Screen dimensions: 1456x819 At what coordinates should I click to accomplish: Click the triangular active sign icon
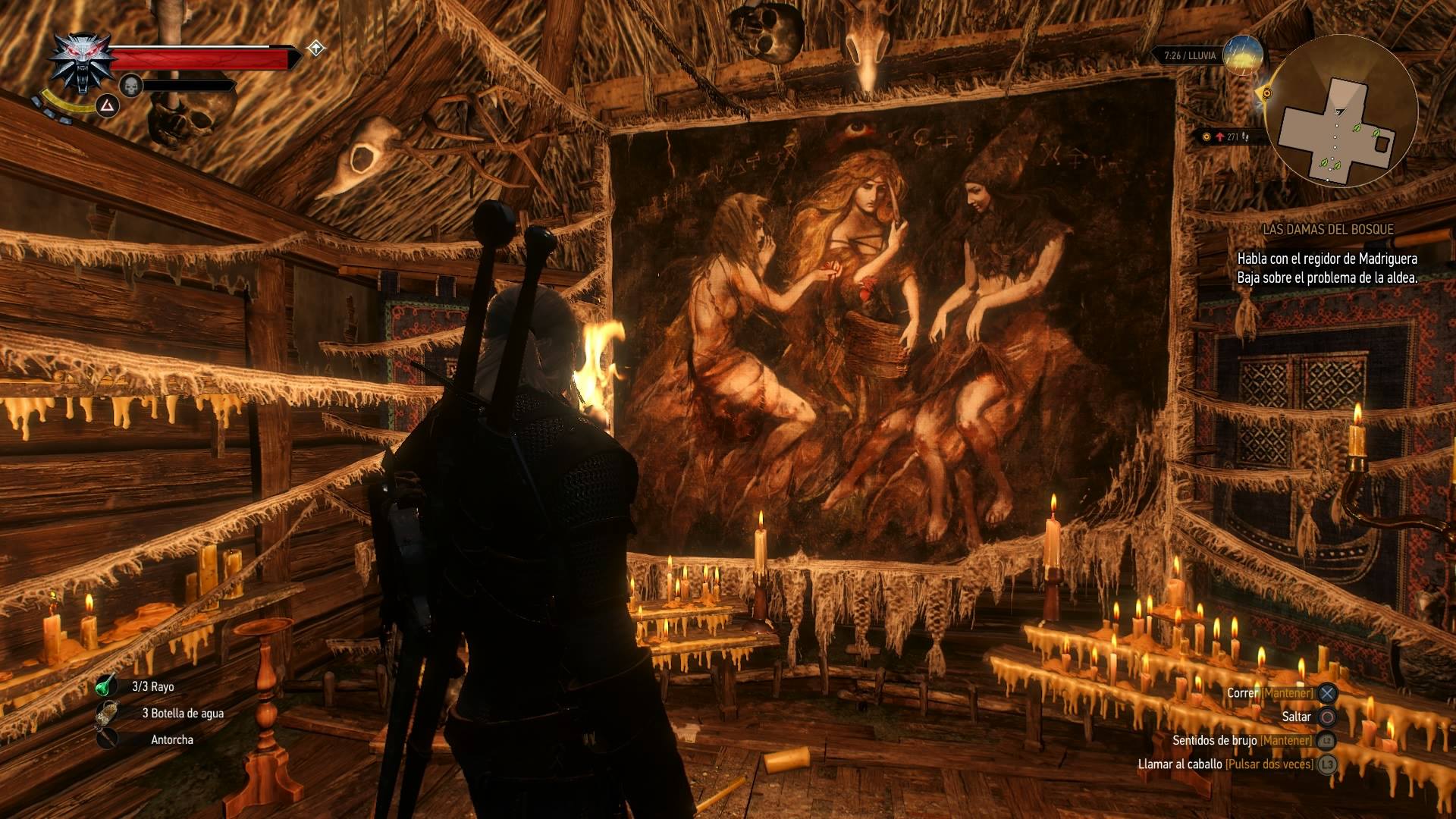108,105
